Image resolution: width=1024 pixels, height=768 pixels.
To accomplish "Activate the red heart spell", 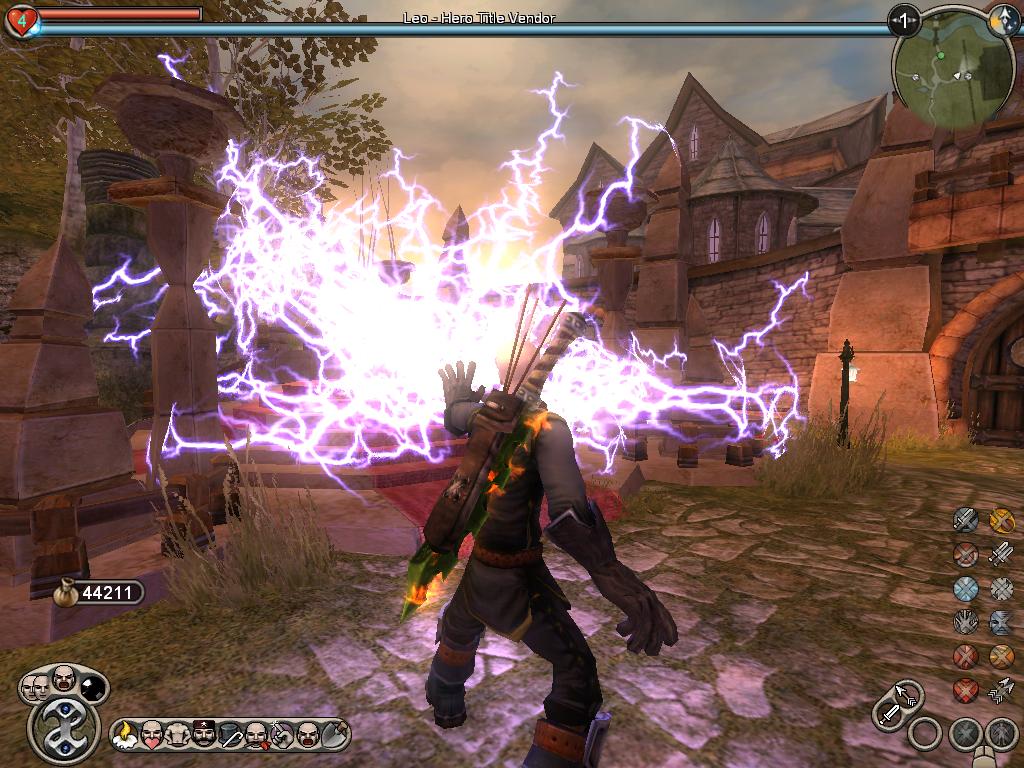I will [x=965, y=690].
